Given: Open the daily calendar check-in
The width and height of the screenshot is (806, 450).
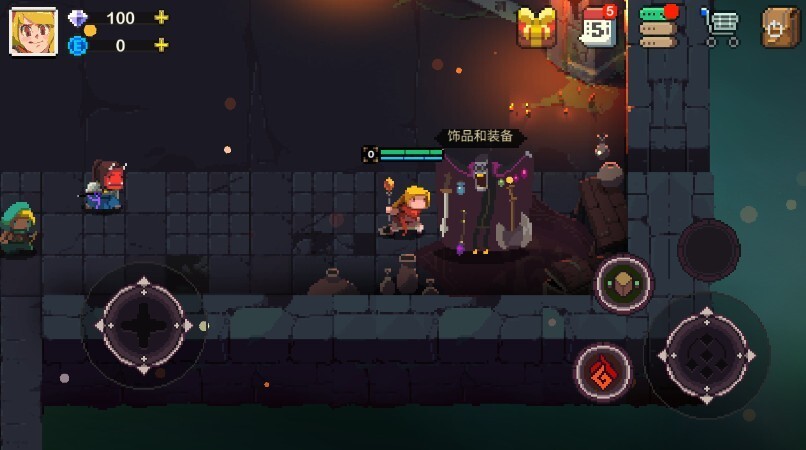Looking at the screenshot, I should coord(598,27).
